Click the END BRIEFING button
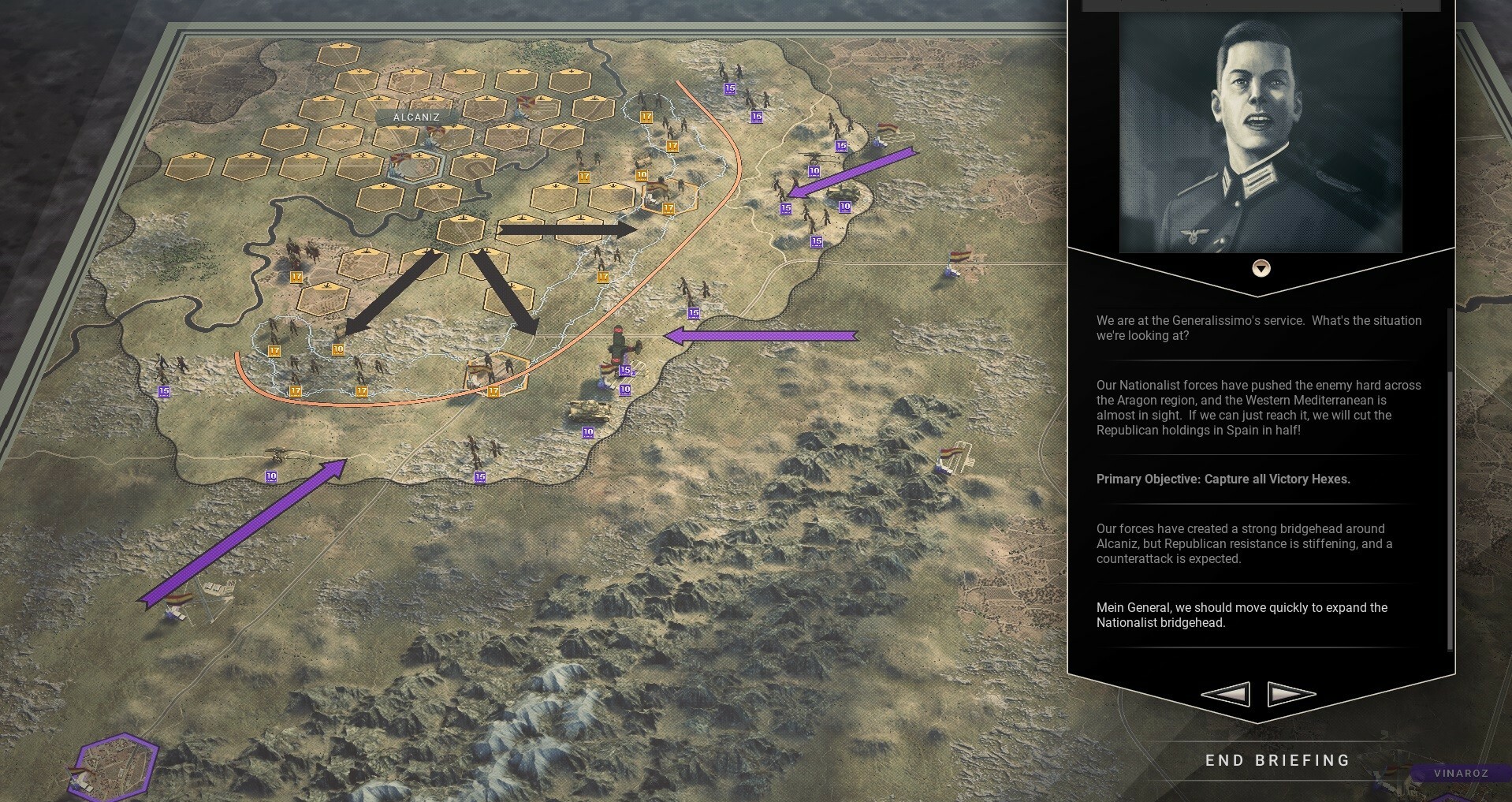The image size is (1512, 802). 1276,760
